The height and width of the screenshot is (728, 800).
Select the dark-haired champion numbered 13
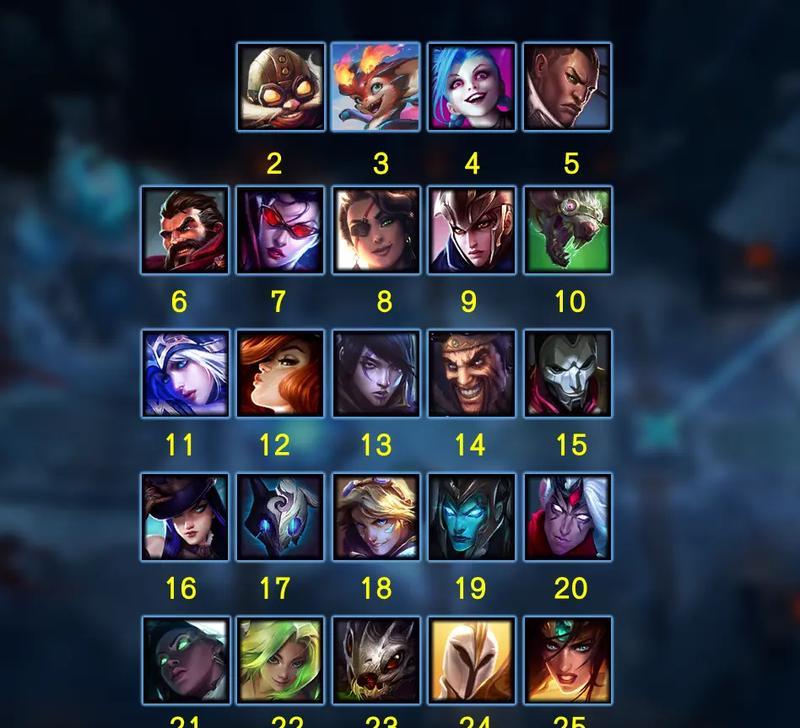point(376,374)
